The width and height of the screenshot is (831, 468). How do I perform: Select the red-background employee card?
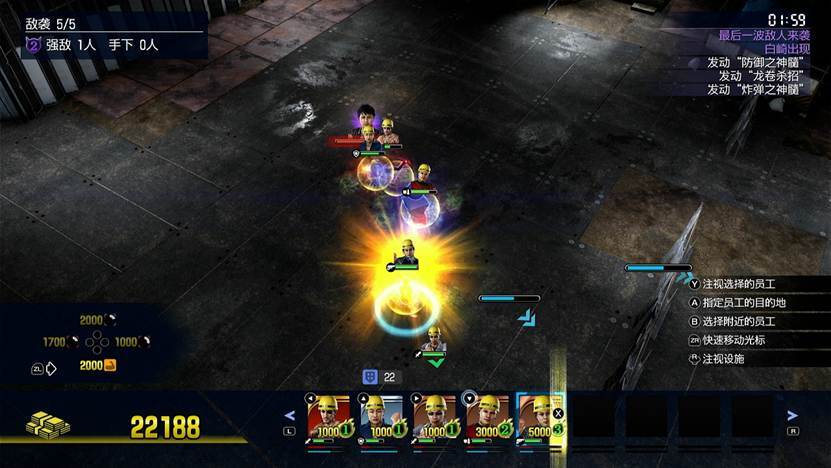(x=329, y=417)
